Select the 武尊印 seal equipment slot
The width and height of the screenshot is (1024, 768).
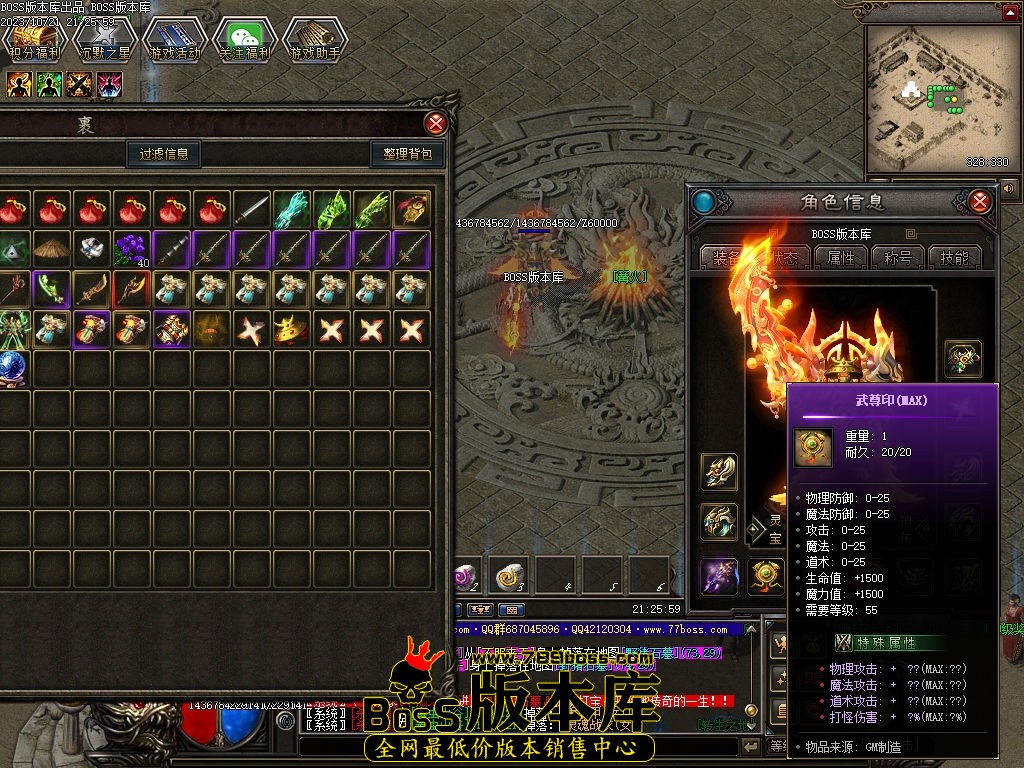click(766, 576)
